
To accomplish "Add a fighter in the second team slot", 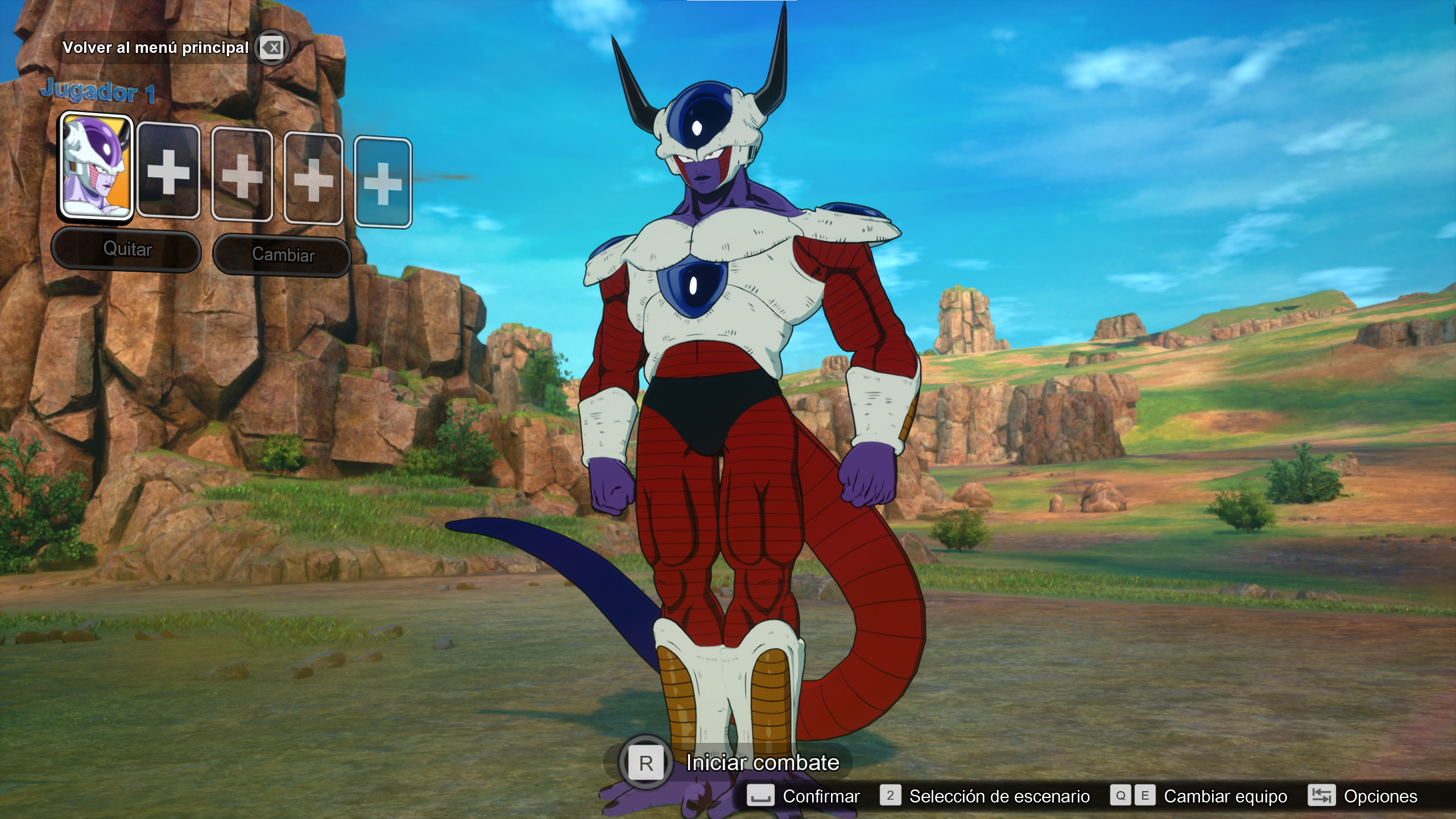I will click(x=168, y=176).
